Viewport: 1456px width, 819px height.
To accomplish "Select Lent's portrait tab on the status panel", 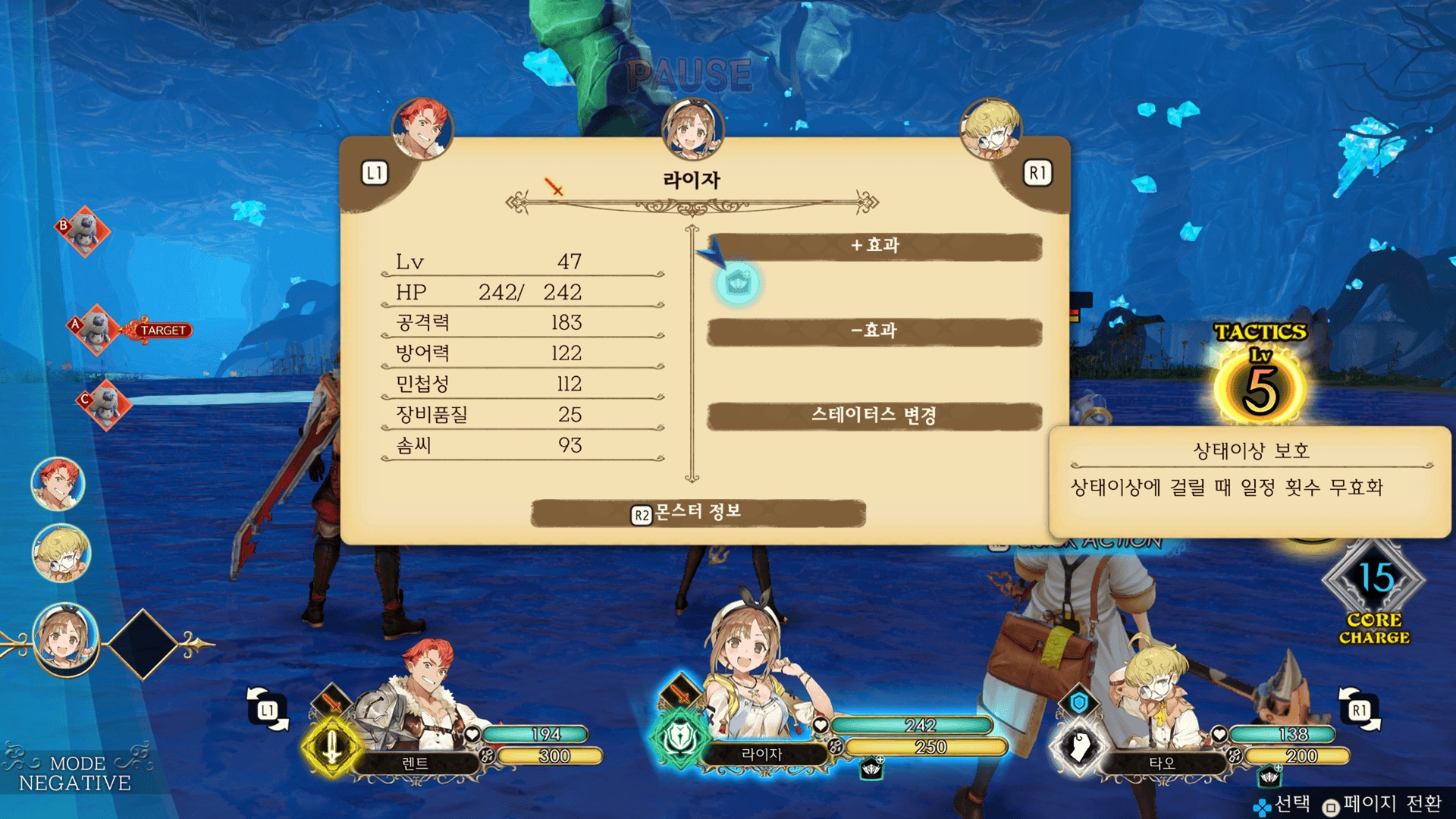I will 422,129.
